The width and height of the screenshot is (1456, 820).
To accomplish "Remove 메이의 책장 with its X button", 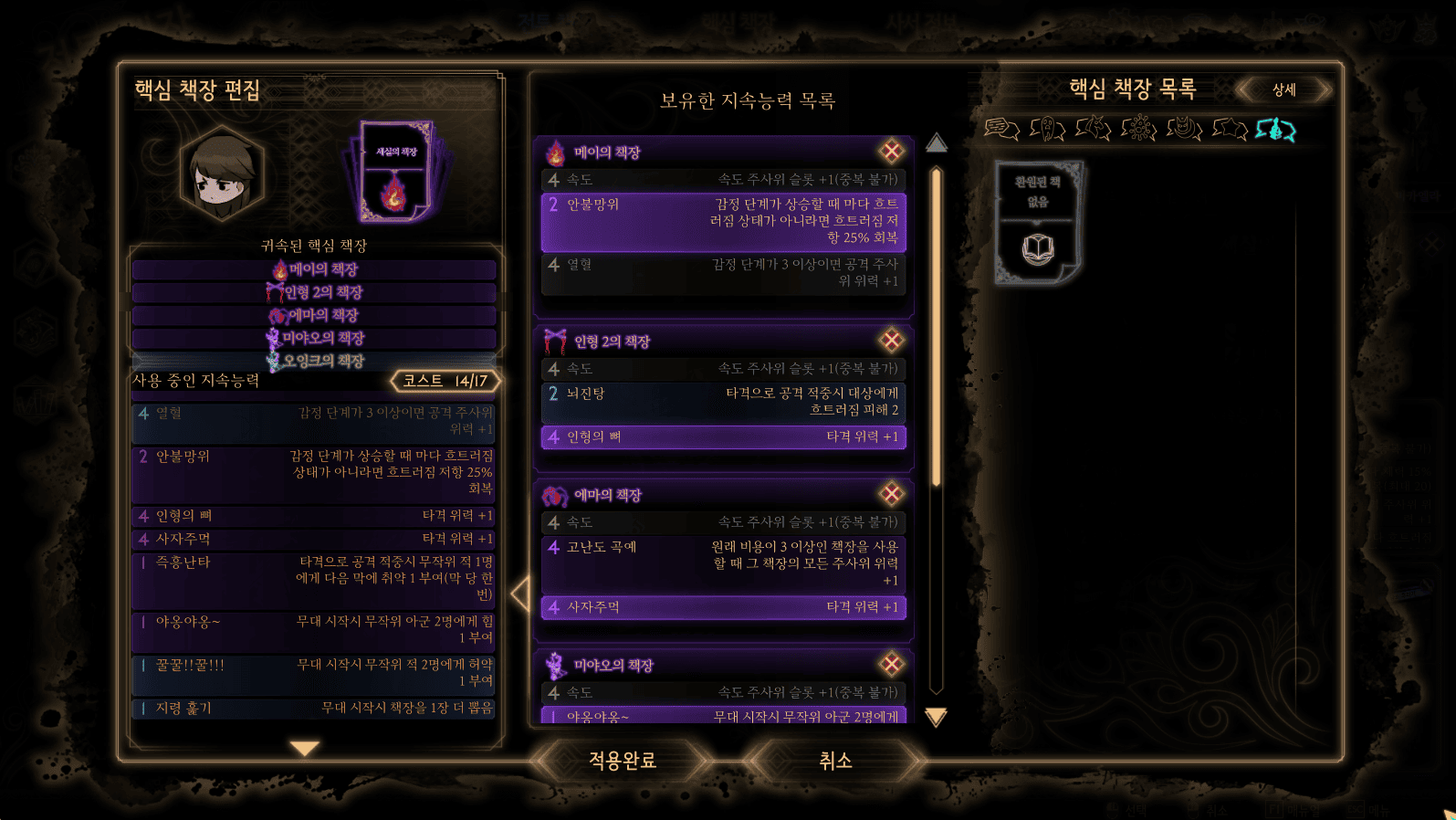I will pyautogui.click(x=891, y=152).
